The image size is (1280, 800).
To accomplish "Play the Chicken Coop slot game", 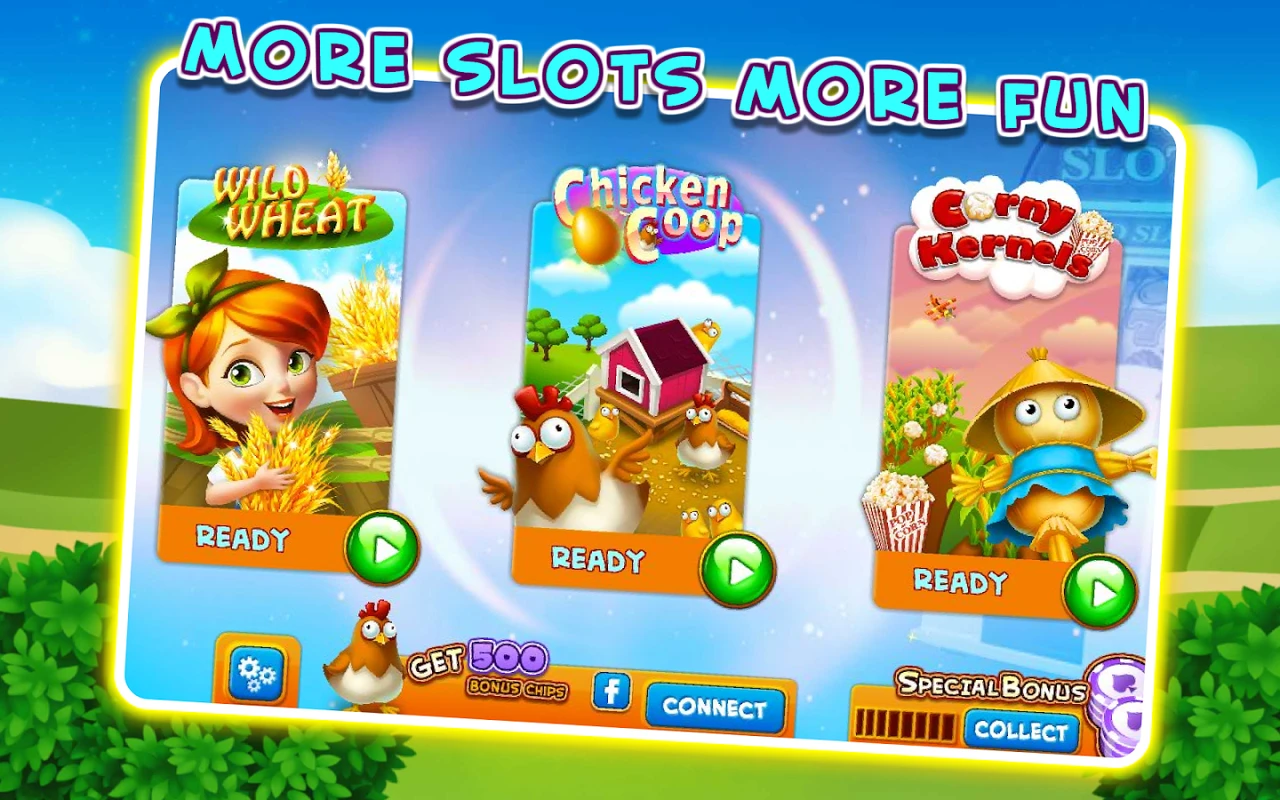I will (x=737, y=570).
